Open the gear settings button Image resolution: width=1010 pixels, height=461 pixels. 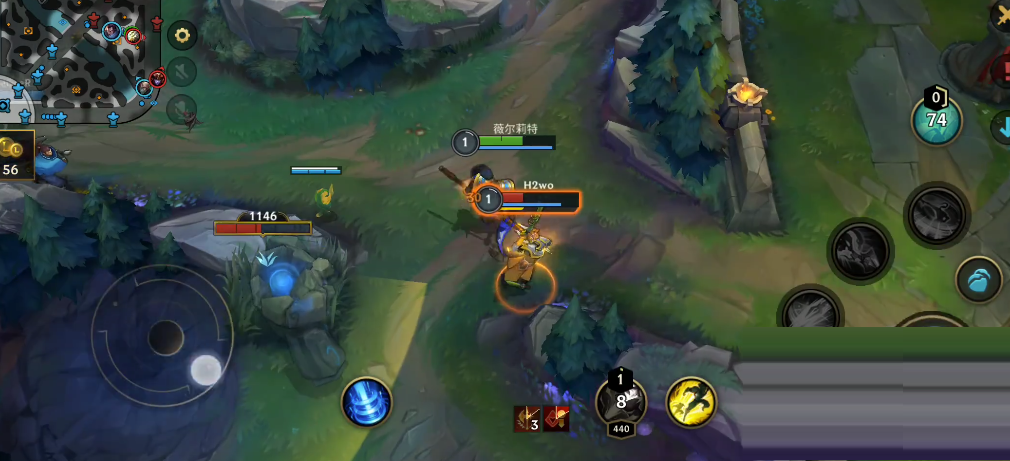click(182, 36)
